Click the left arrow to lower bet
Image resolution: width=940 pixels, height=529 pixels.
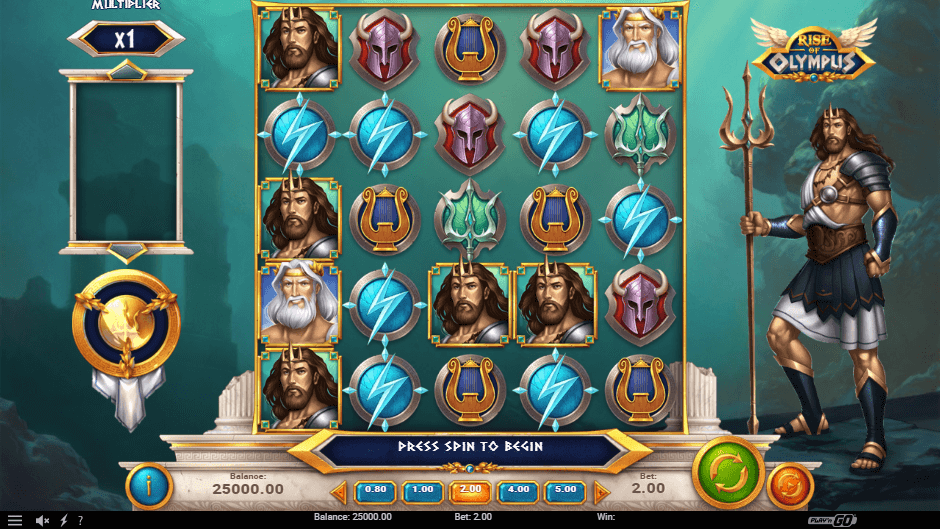coord(339,492)
